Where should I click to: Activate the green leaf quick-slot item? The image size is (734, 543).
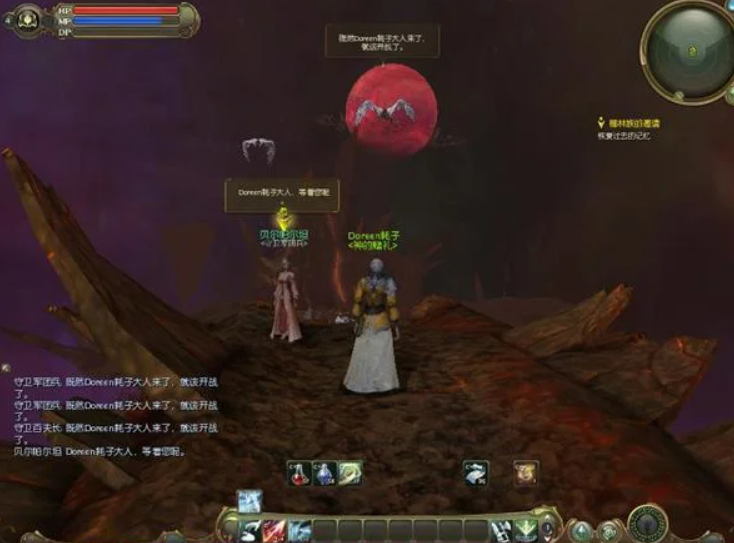click(x=349, y=473)
